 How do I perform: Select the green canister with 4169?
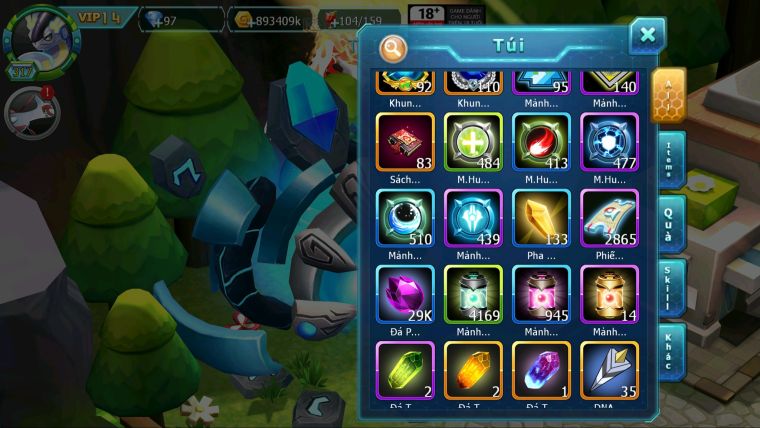pos(473,294)
